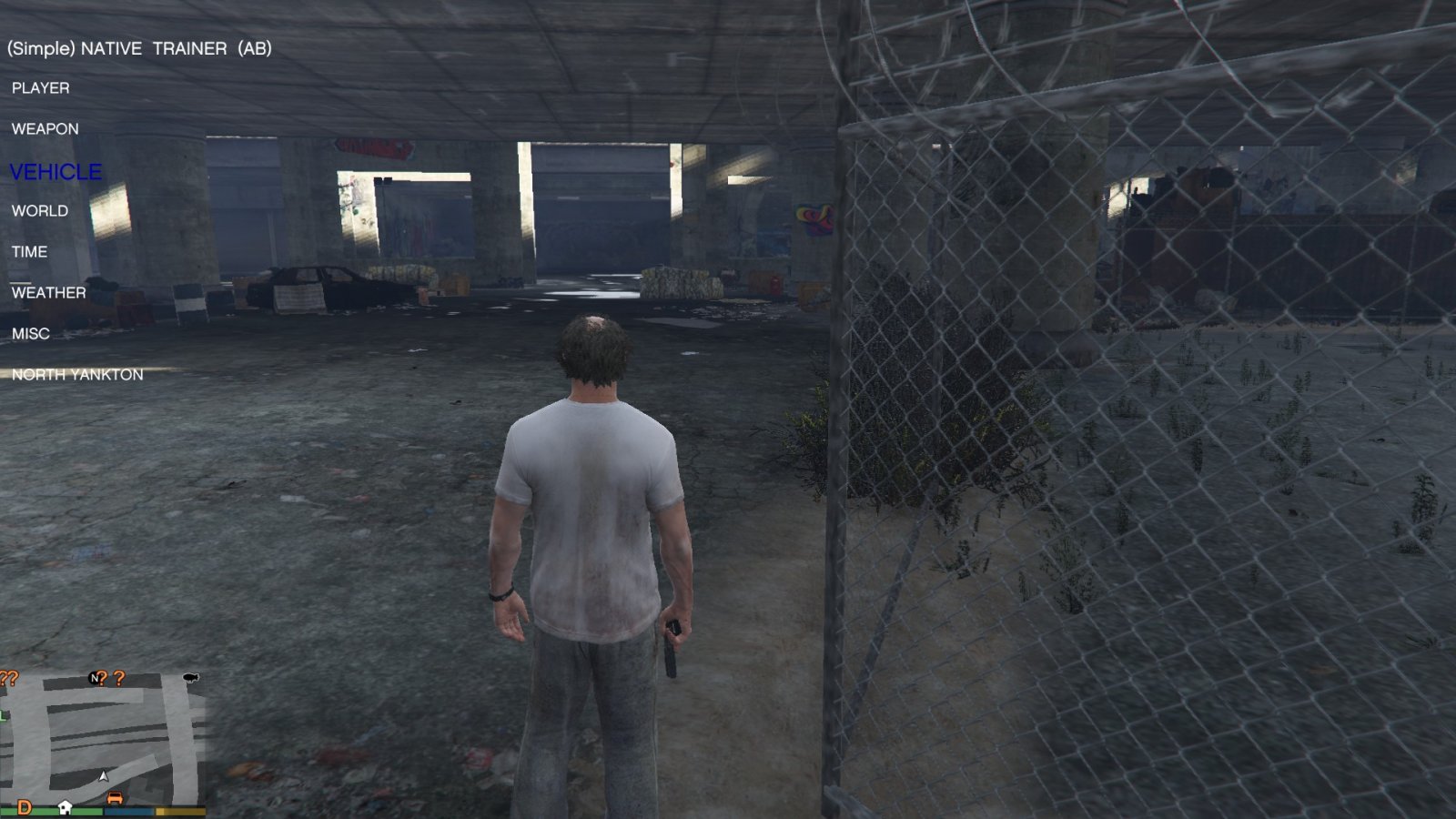1456x819 pixels.
Task: Click the blimp icon on the minimap
Action: click(x=190, y=677)
